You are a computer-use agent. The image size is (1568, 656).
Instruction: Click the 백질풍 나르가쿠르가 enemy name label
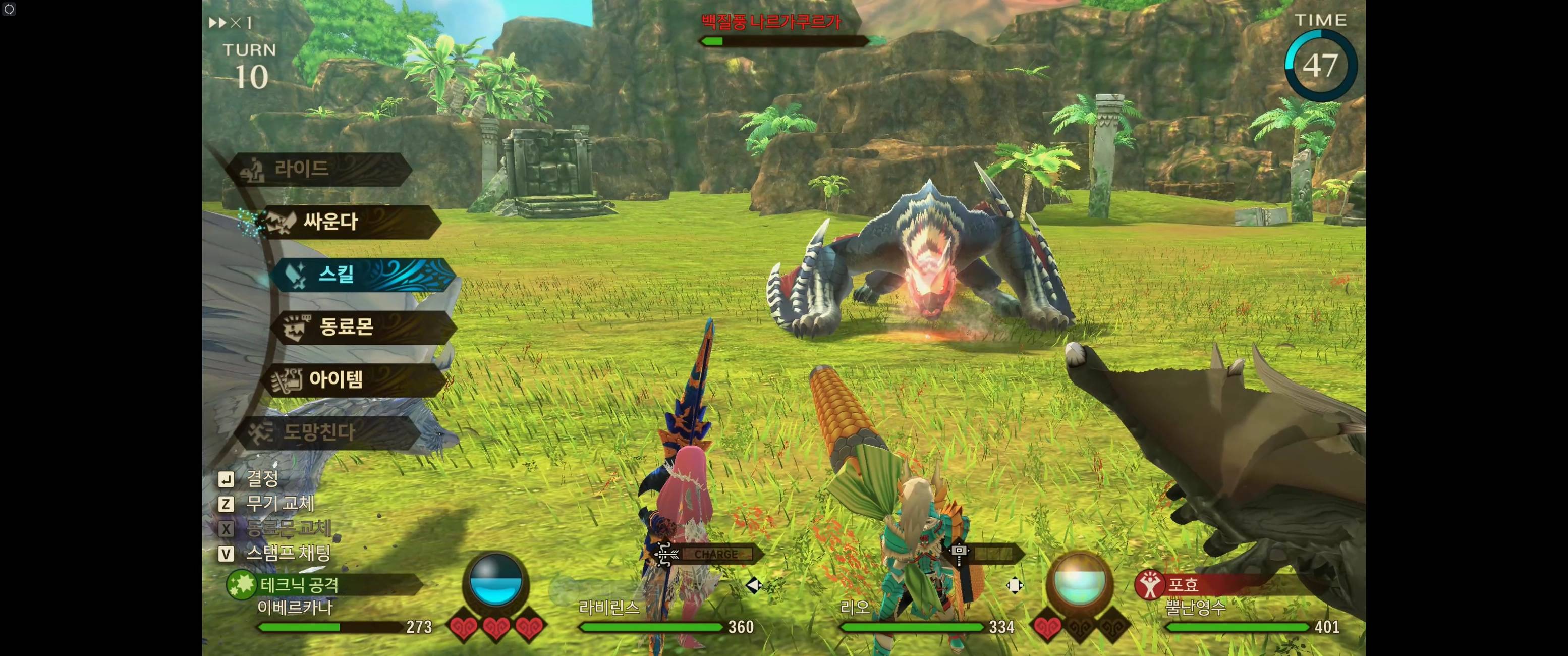click(x=770, y=23)
